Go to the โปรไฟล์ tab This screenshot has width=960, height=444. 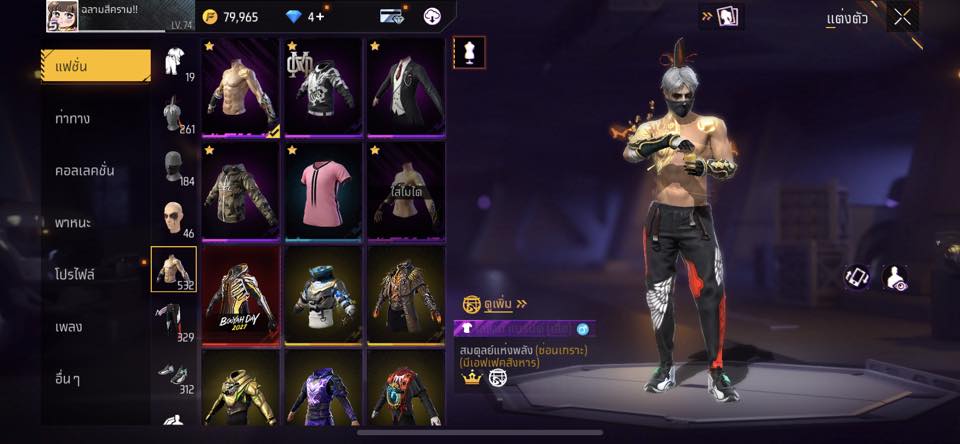(75, 274)
